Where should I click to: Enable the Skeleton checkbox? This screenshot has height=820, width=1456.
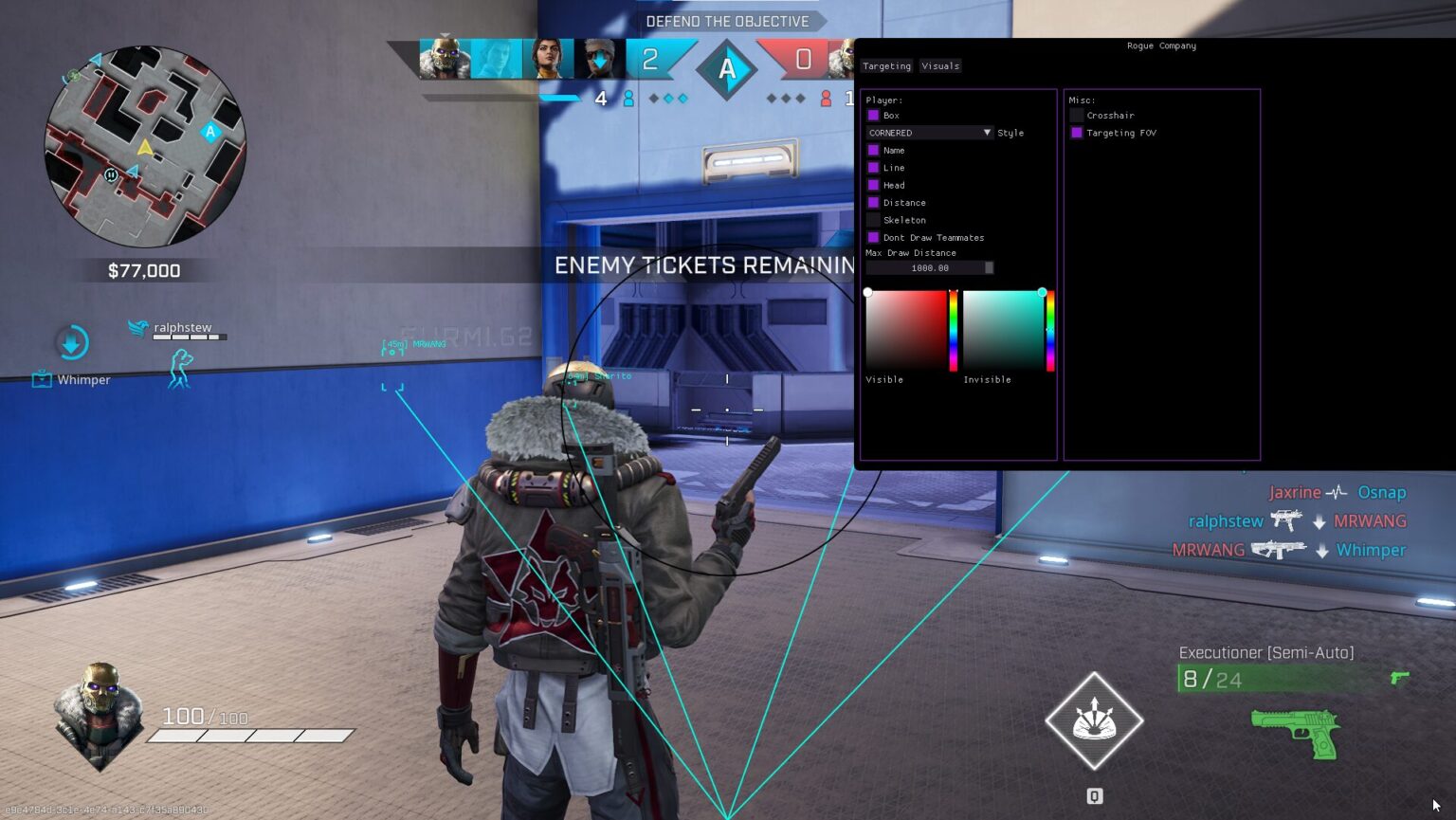873,220
